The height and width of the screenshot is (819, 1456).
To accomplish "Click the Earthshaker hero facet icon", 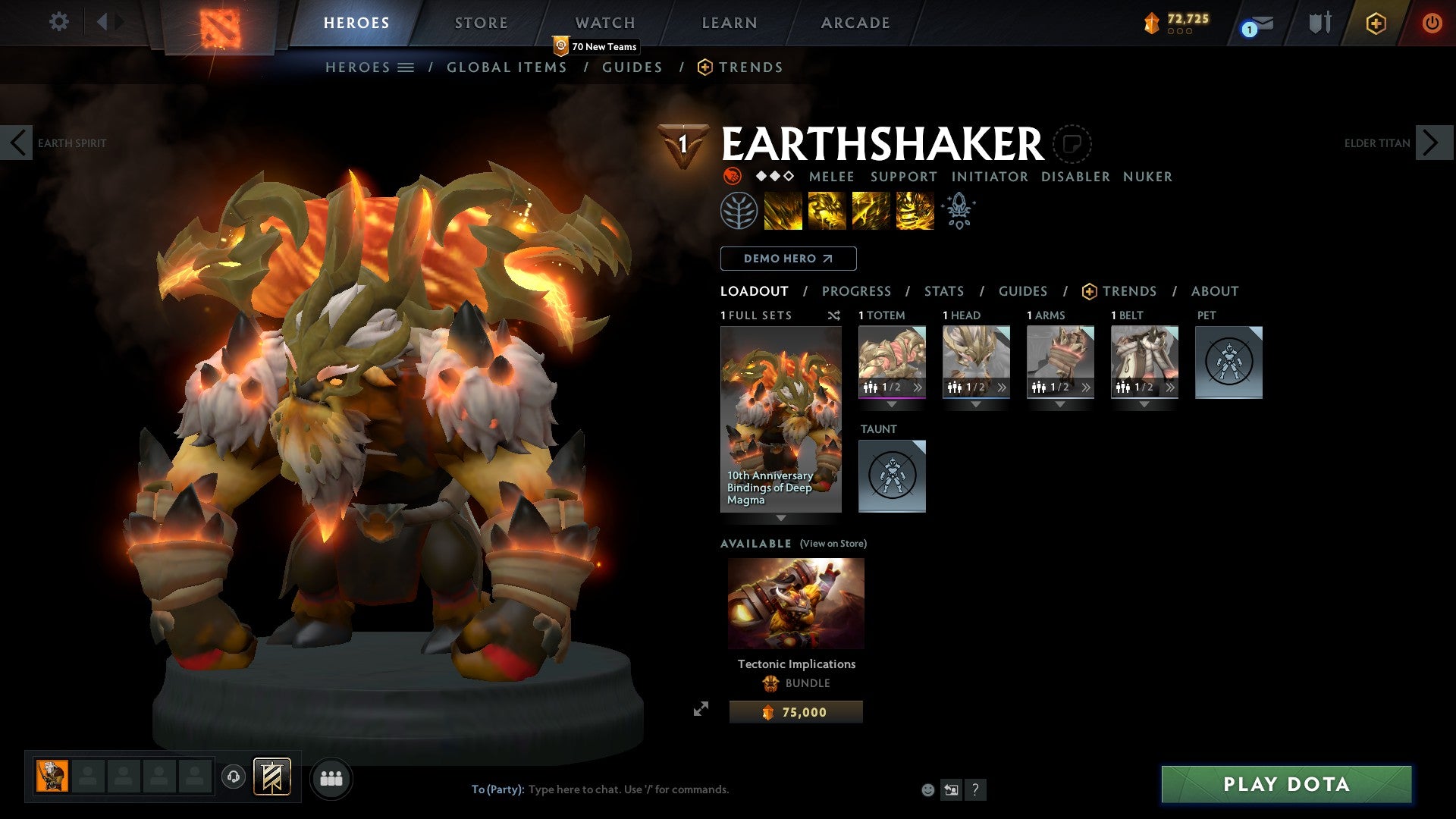I will coord(730,177).
